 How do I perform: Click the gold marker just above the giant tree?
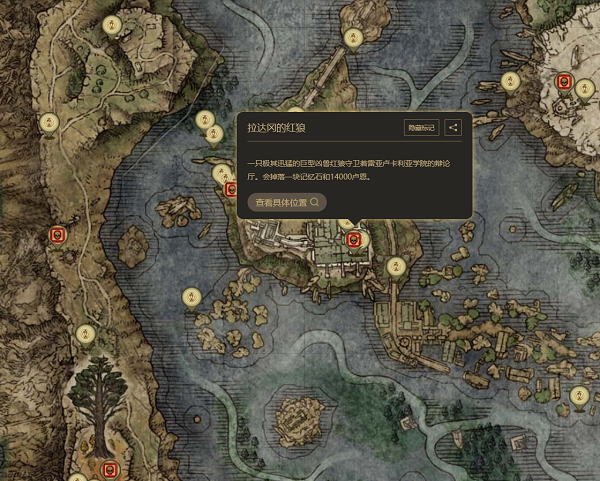[x=86, y=333]
